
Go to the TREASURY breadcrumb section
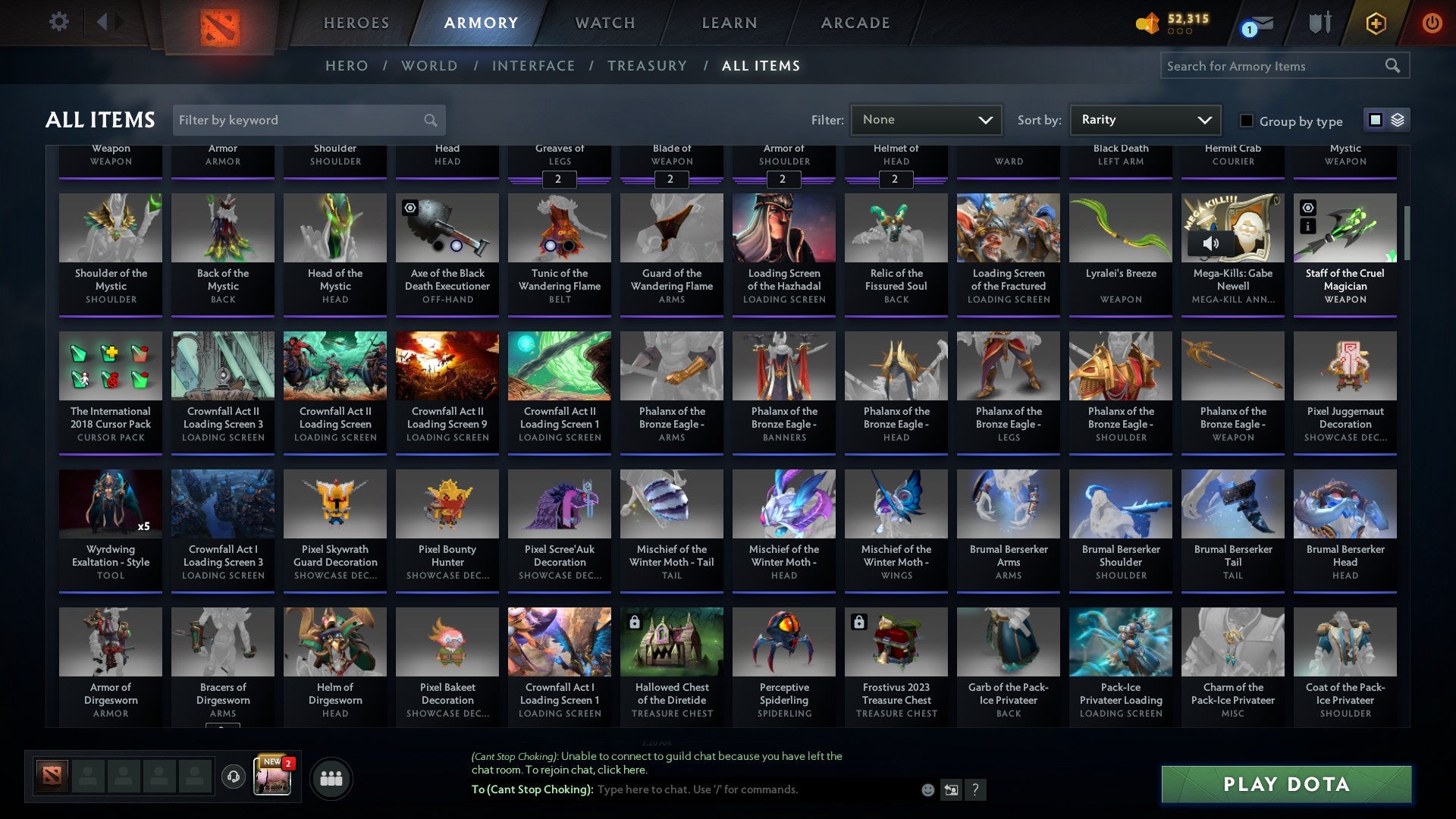tap(648, 66)
